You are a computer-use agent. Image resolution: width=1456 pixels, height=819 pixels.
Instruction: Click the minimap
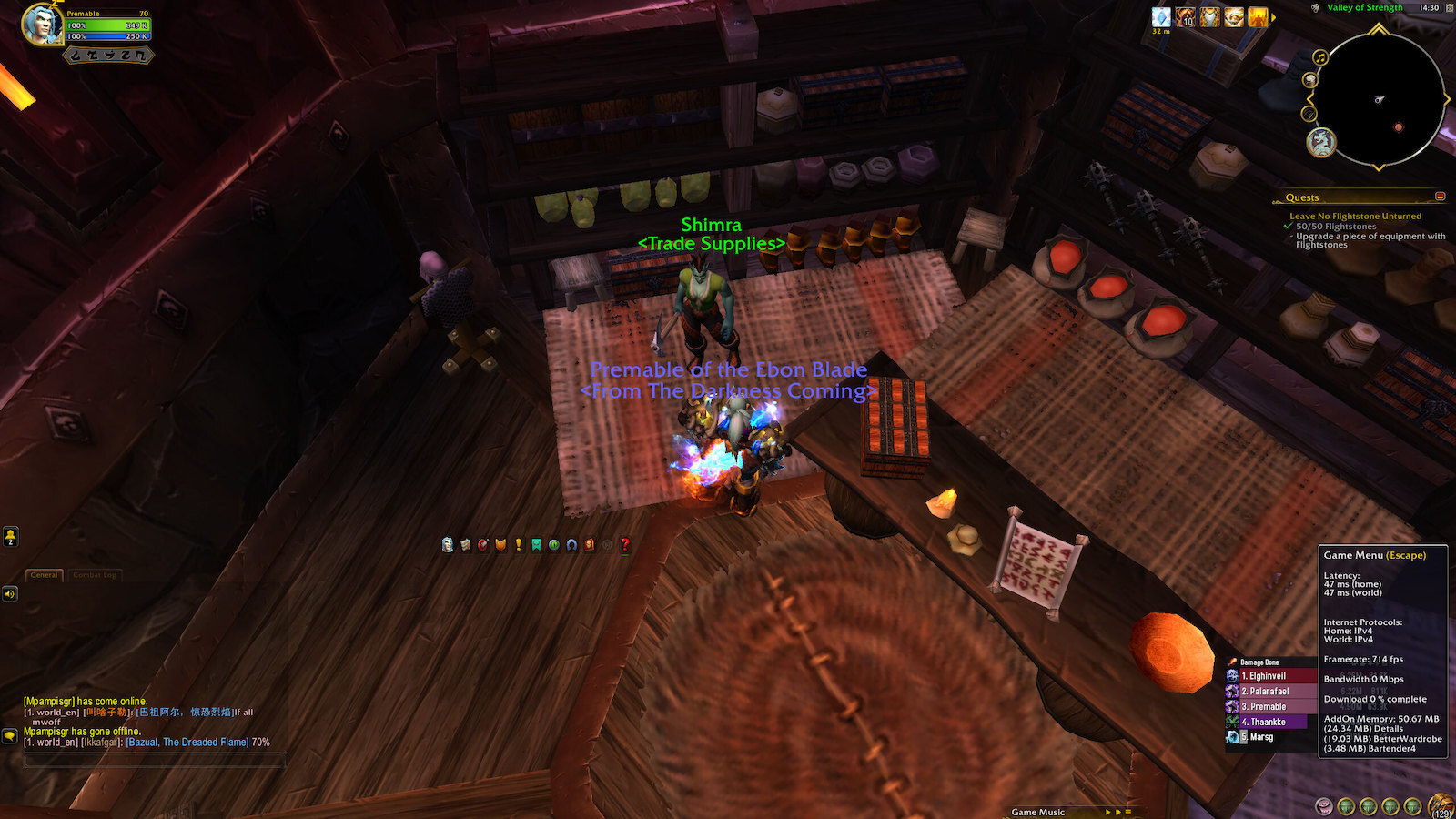1379,100
